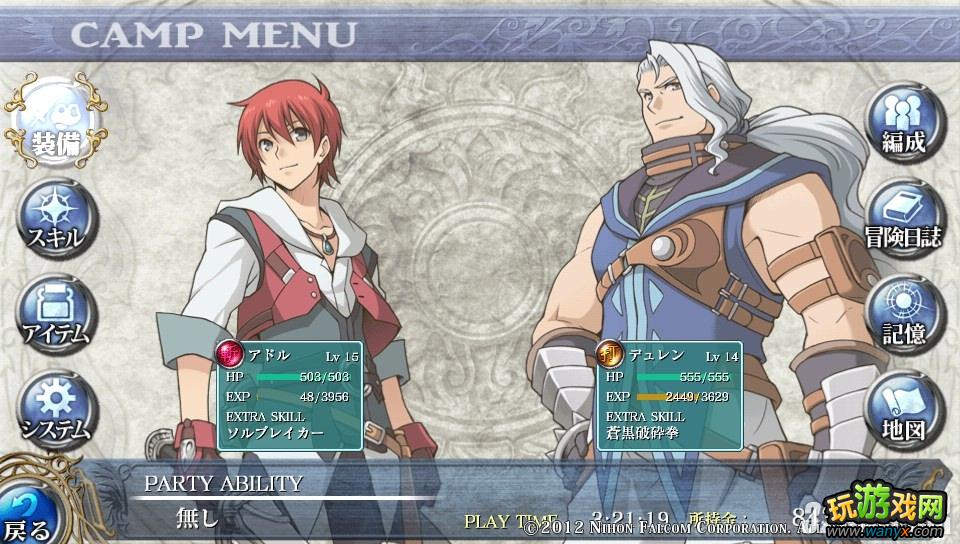Screen dimensions: 960x544
Task: Click the 戻る back button
Action: click(x=28, y=510)
